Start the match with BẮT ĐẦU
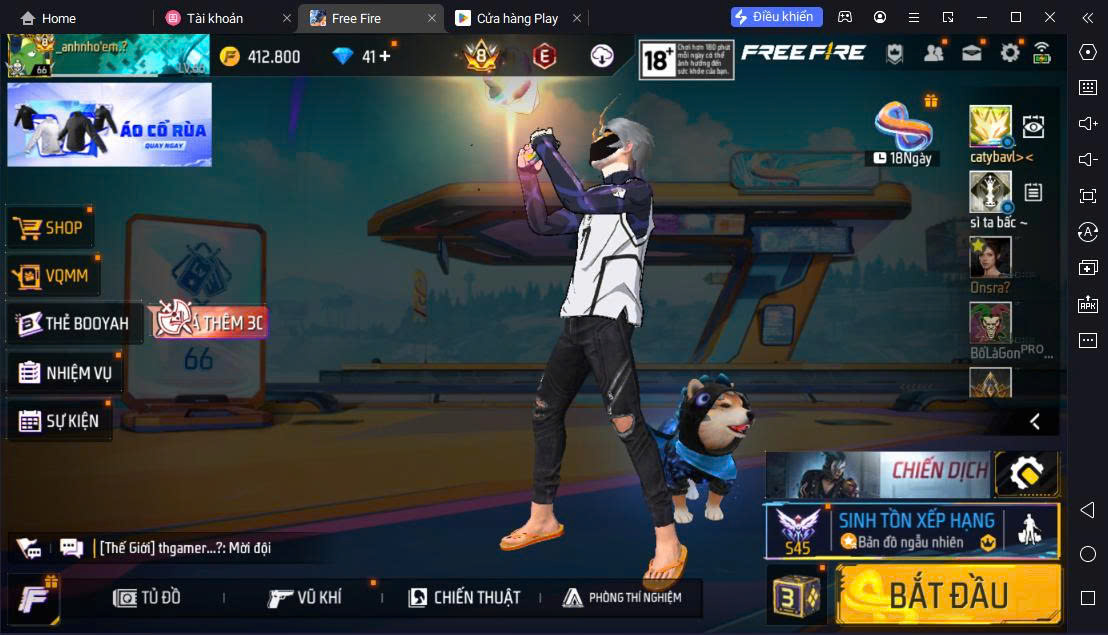 [x=948, y=594]
